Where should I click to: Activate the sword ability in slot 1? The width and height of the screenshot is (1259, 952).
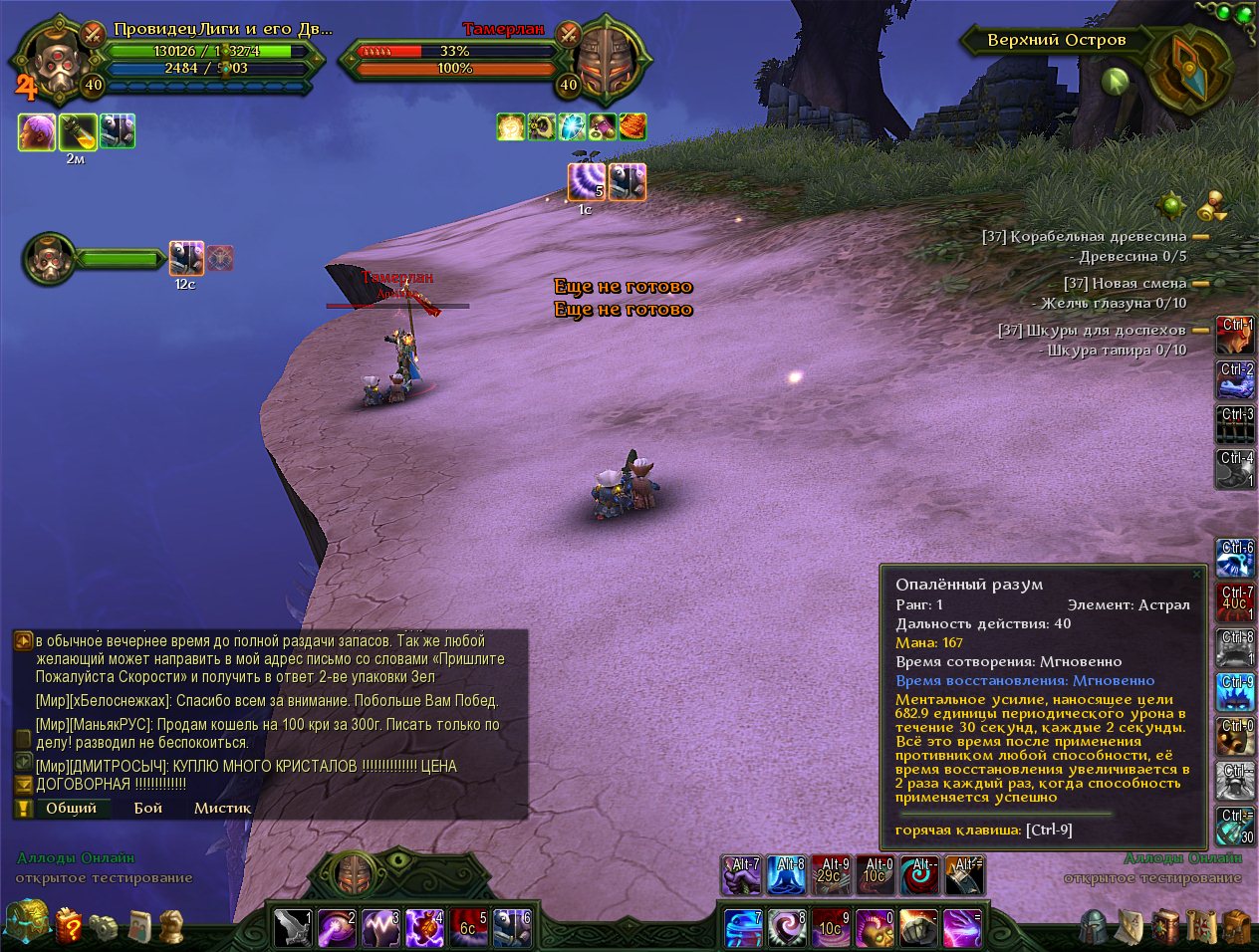[x=294, y=928]
